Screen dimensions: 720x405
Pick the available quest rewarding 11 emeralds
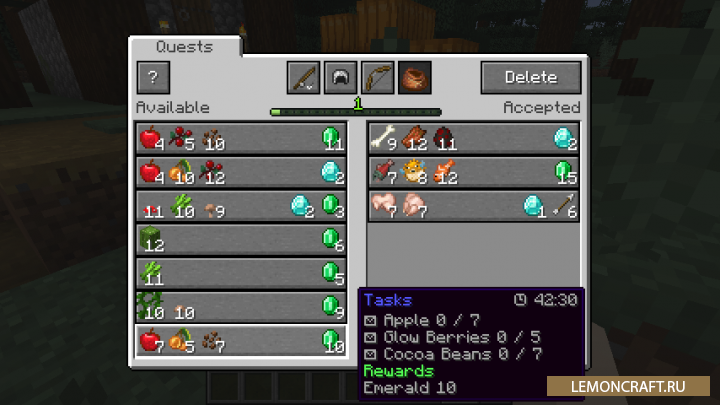(241, 138)
